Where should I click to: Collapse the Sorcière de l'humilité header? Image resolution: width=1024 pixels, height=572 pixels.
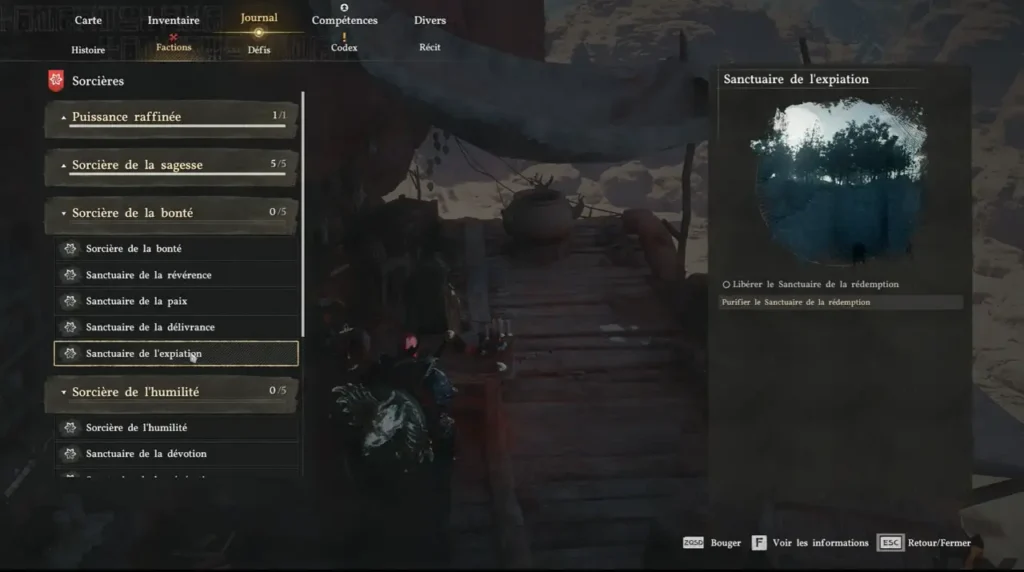171,392
